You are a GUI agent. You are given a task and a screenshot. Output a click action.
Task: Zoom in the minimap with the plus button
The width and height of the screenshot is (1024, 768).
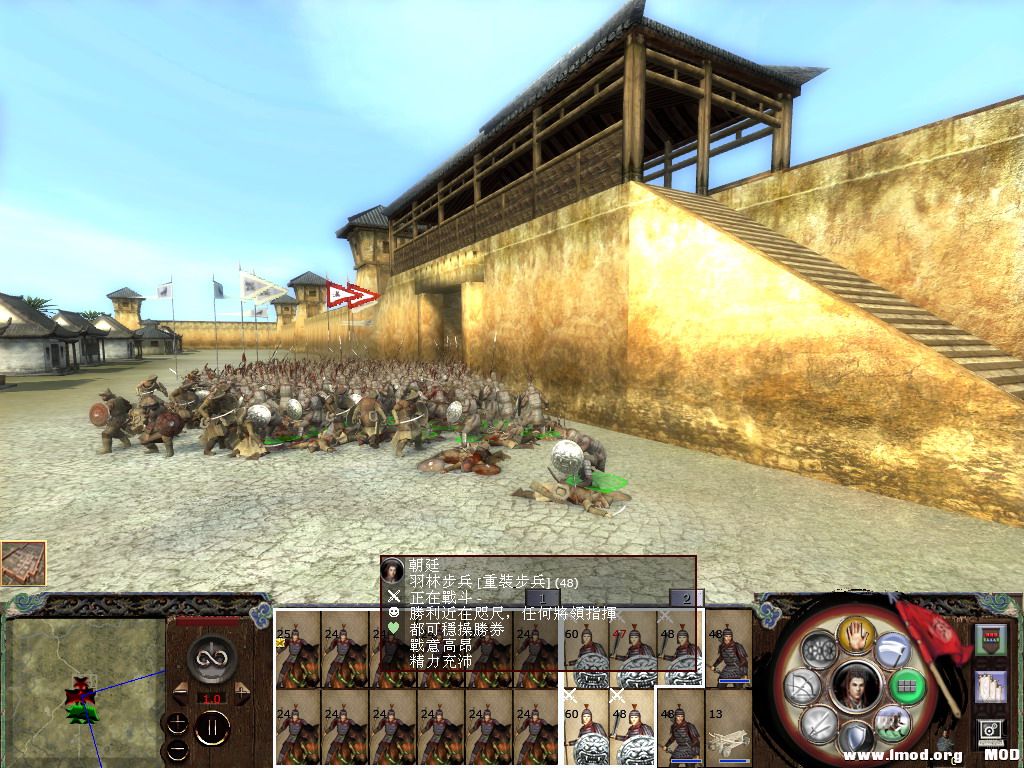tap(178, 722)
